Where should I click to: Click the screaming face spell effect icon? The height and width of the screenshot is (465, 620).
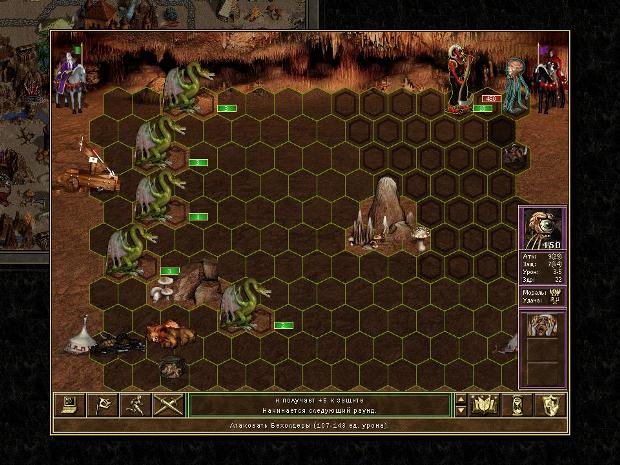[543, 326]
